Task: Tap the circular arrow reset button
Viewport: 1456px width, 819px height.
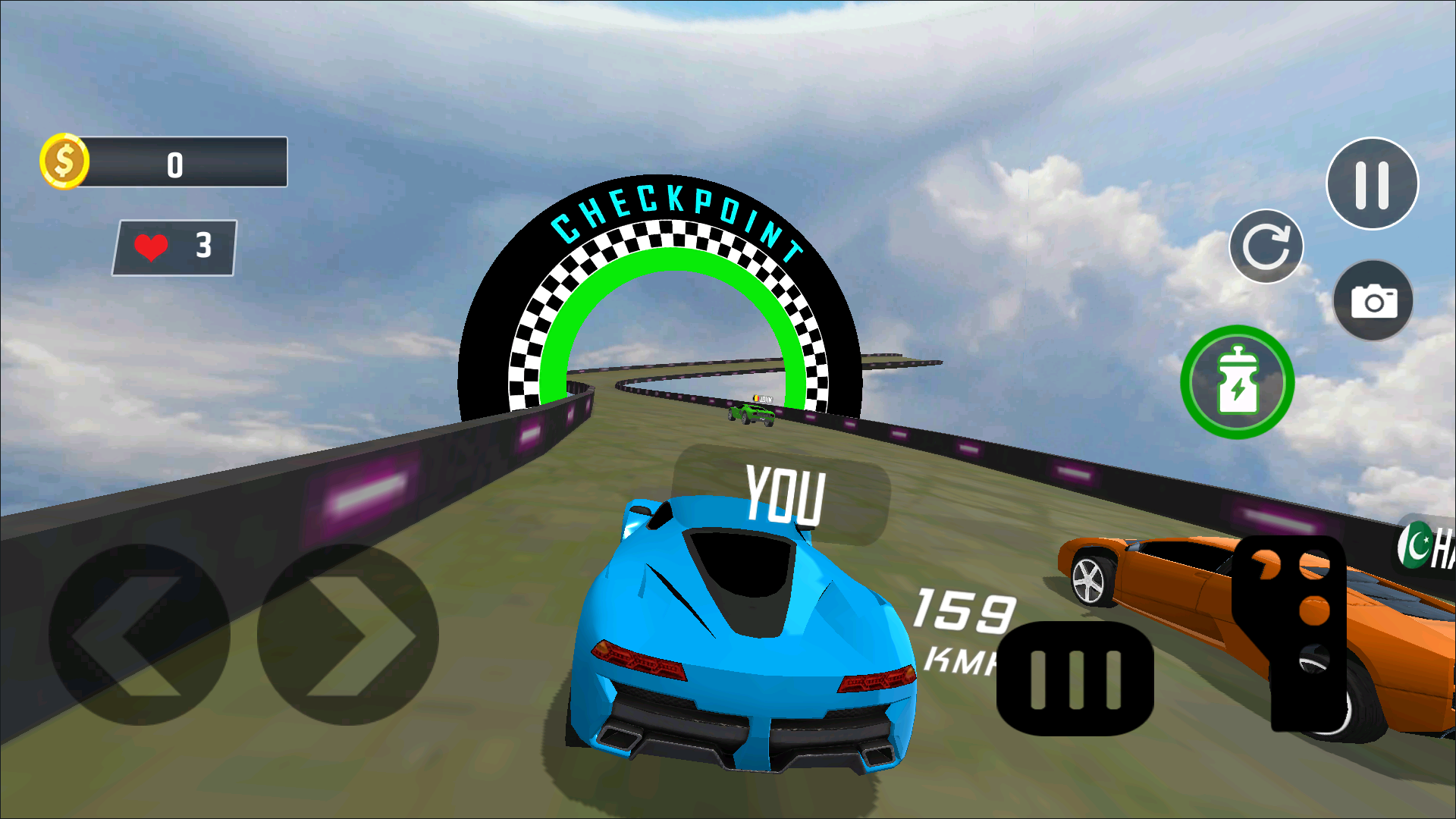Action: 1266,246
